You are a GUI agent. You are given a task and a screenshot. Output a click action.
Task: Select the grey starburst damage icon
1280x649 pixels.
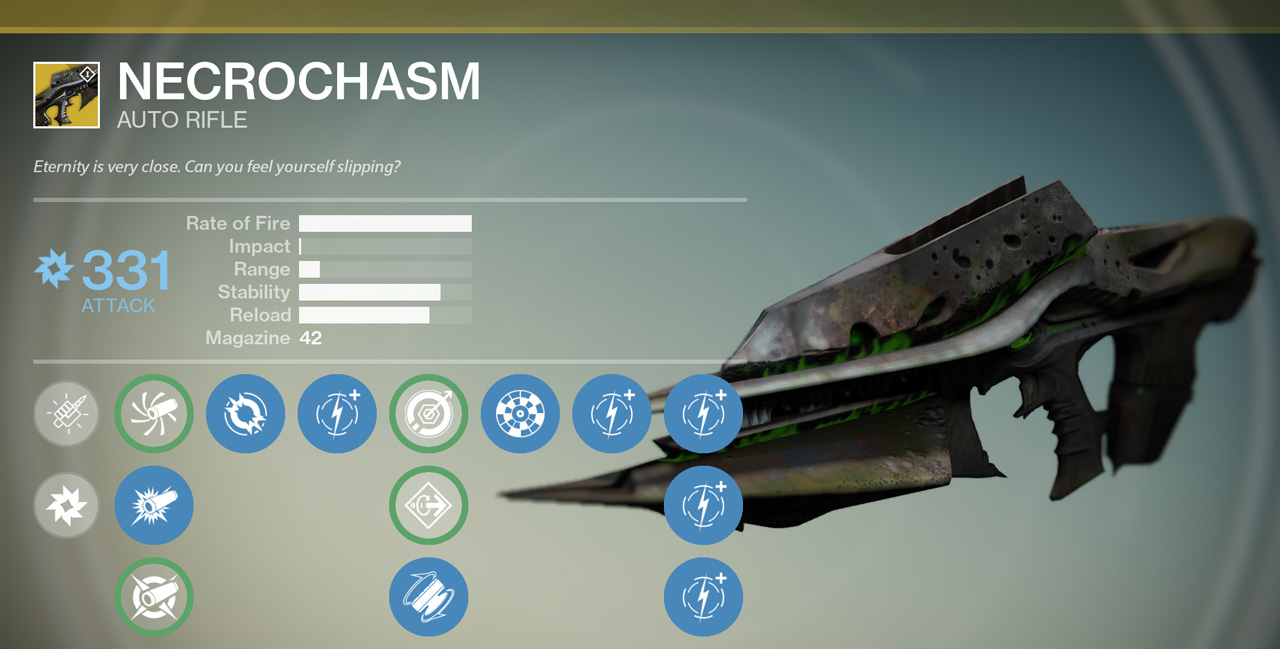66,505
